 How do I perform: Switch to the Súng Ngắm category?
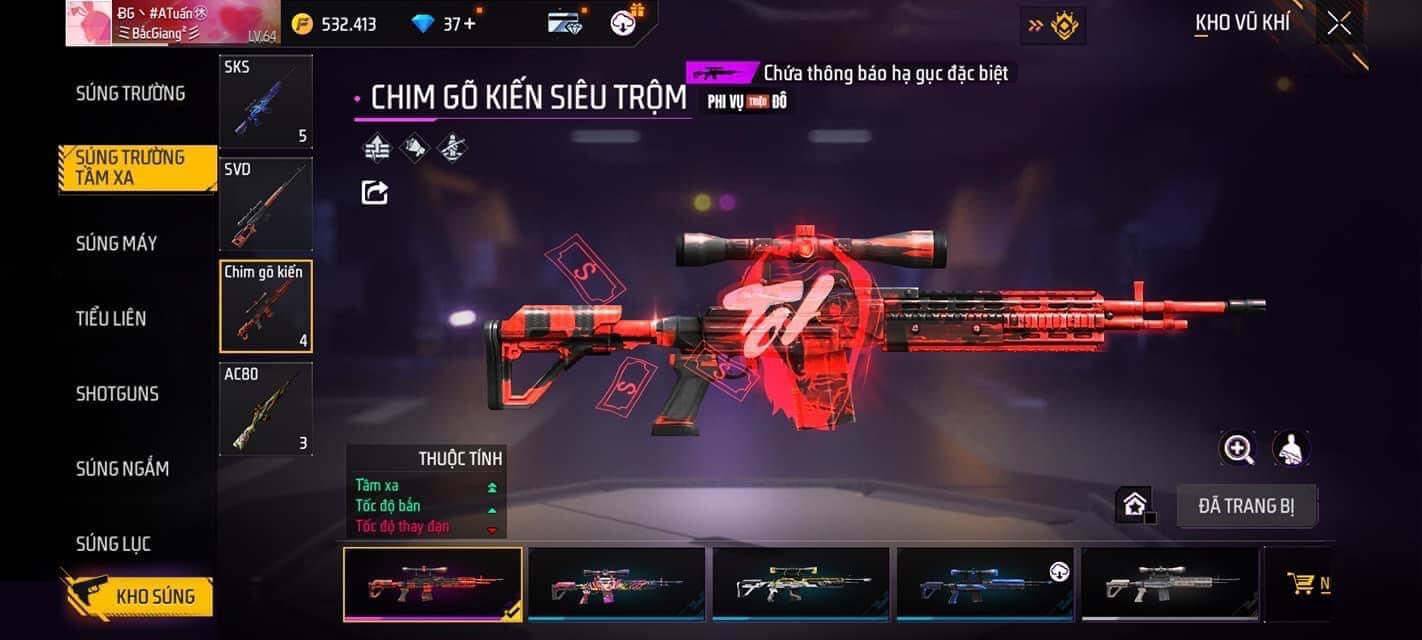122,468
